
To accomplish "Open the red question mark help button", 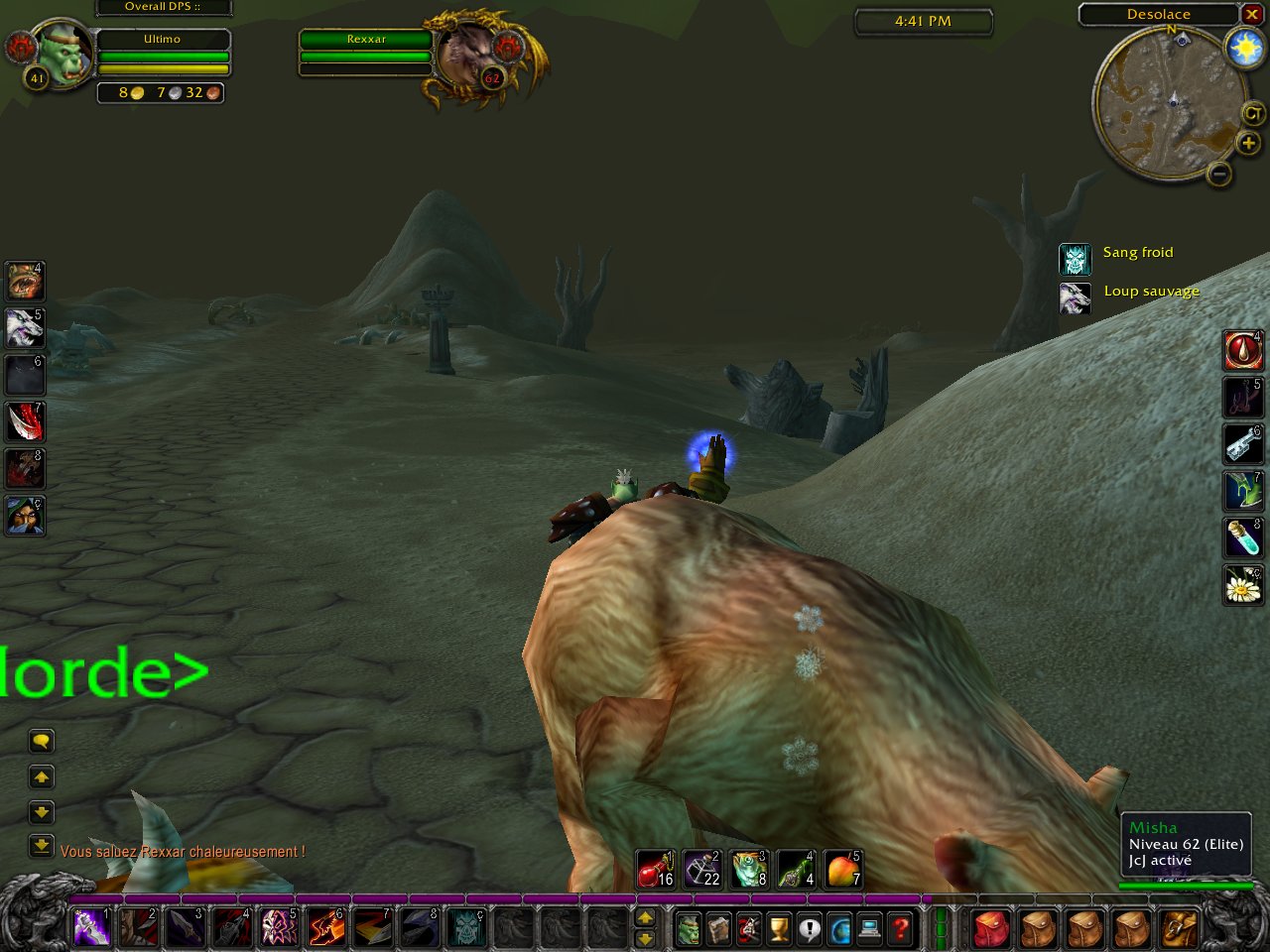I will coord(900,929).
